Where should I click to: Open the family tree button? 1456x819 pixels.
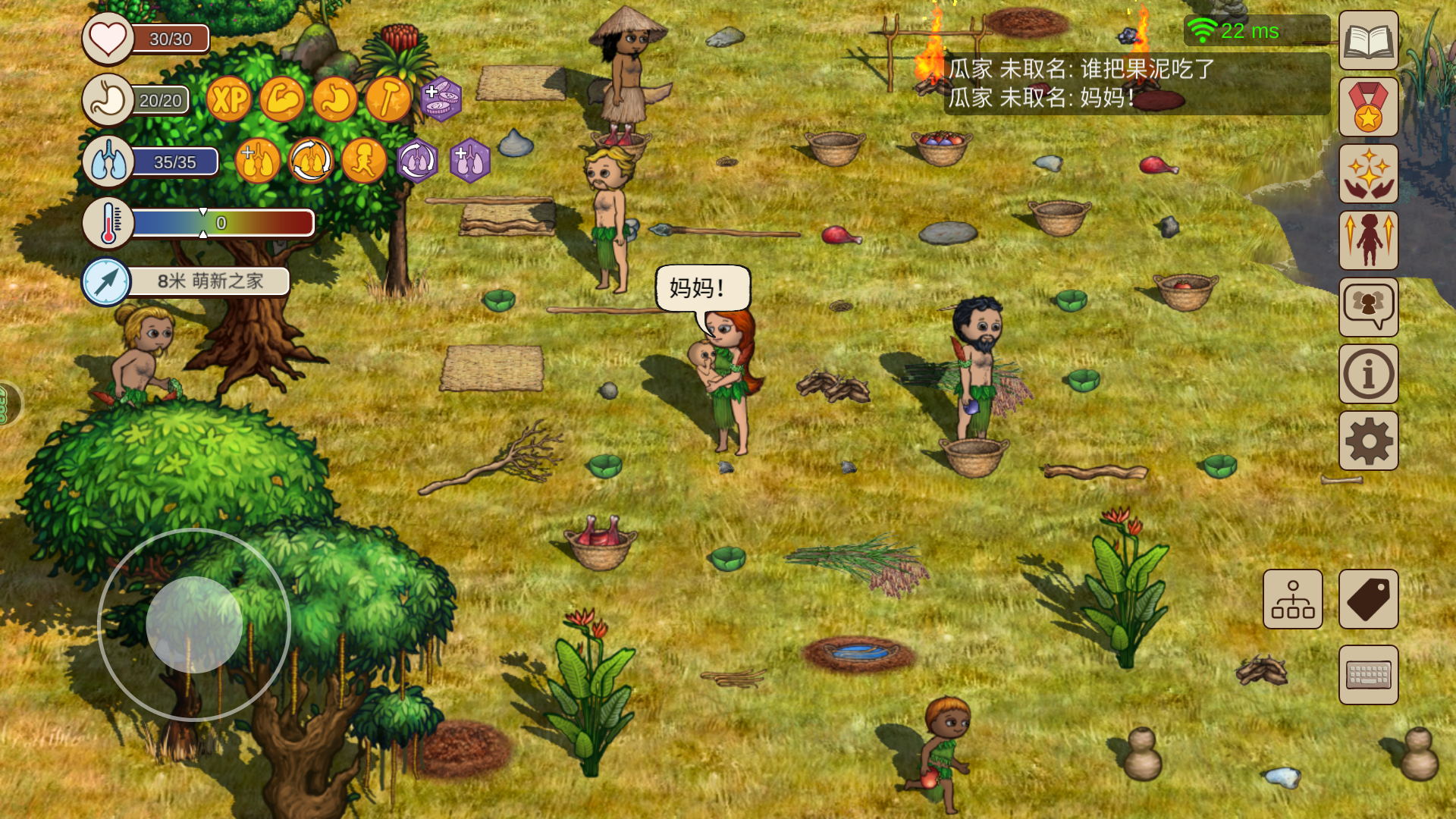coord(1292,599)
